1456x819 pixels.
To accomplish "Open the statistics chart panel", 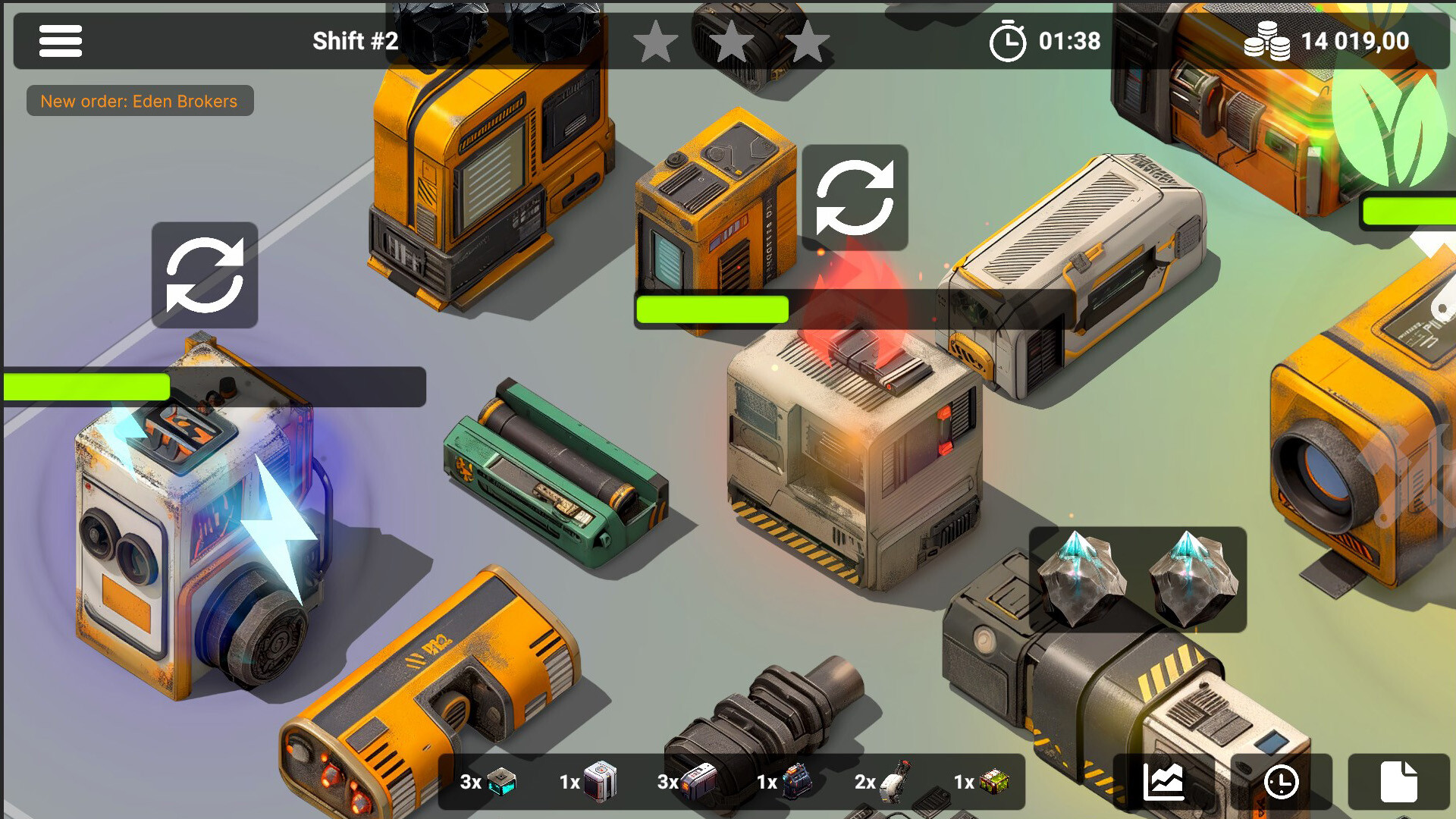I will (x=1163, y=781).
